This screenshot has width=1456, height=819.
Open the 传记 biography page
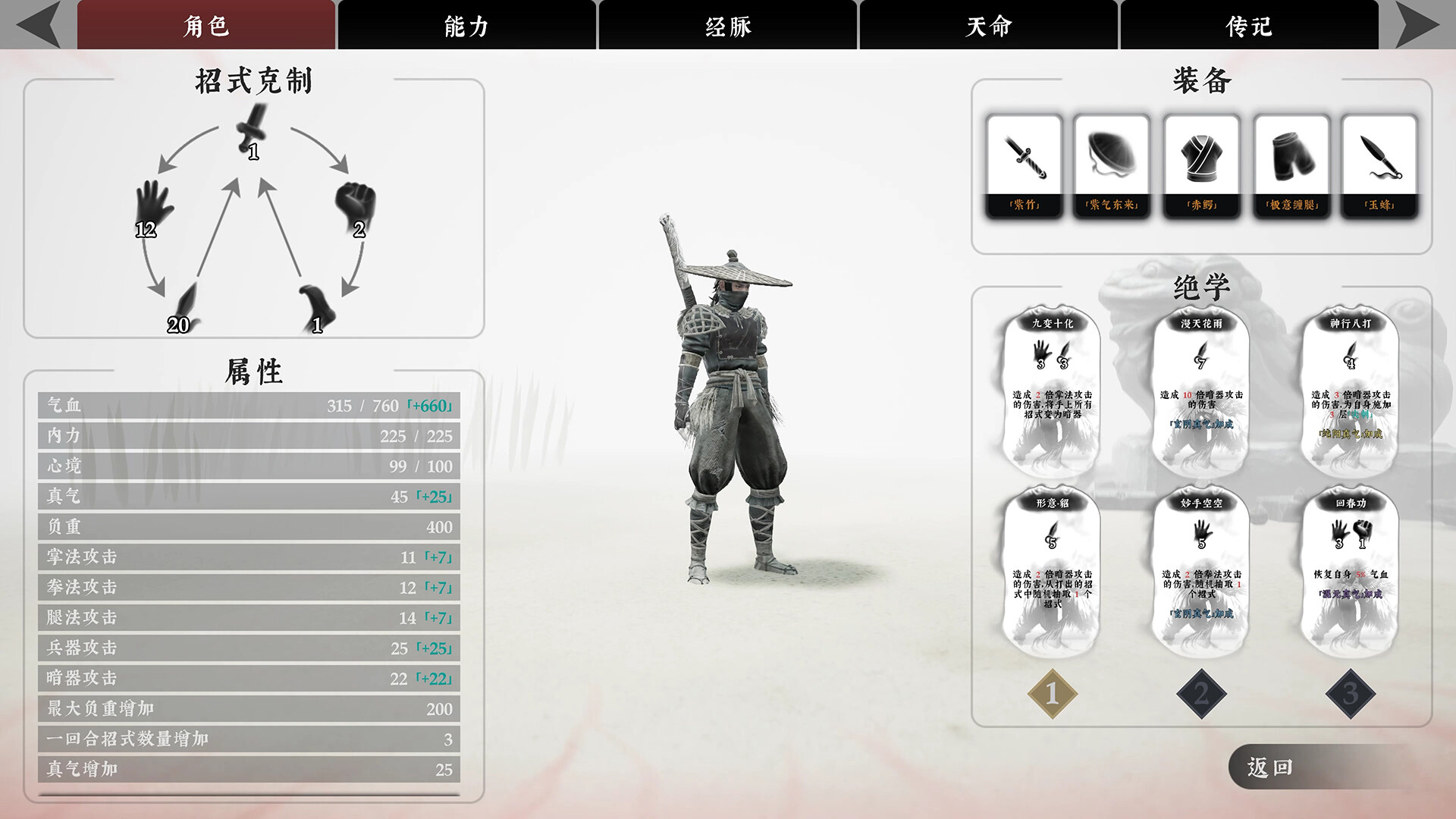[x=1247, y=25]
